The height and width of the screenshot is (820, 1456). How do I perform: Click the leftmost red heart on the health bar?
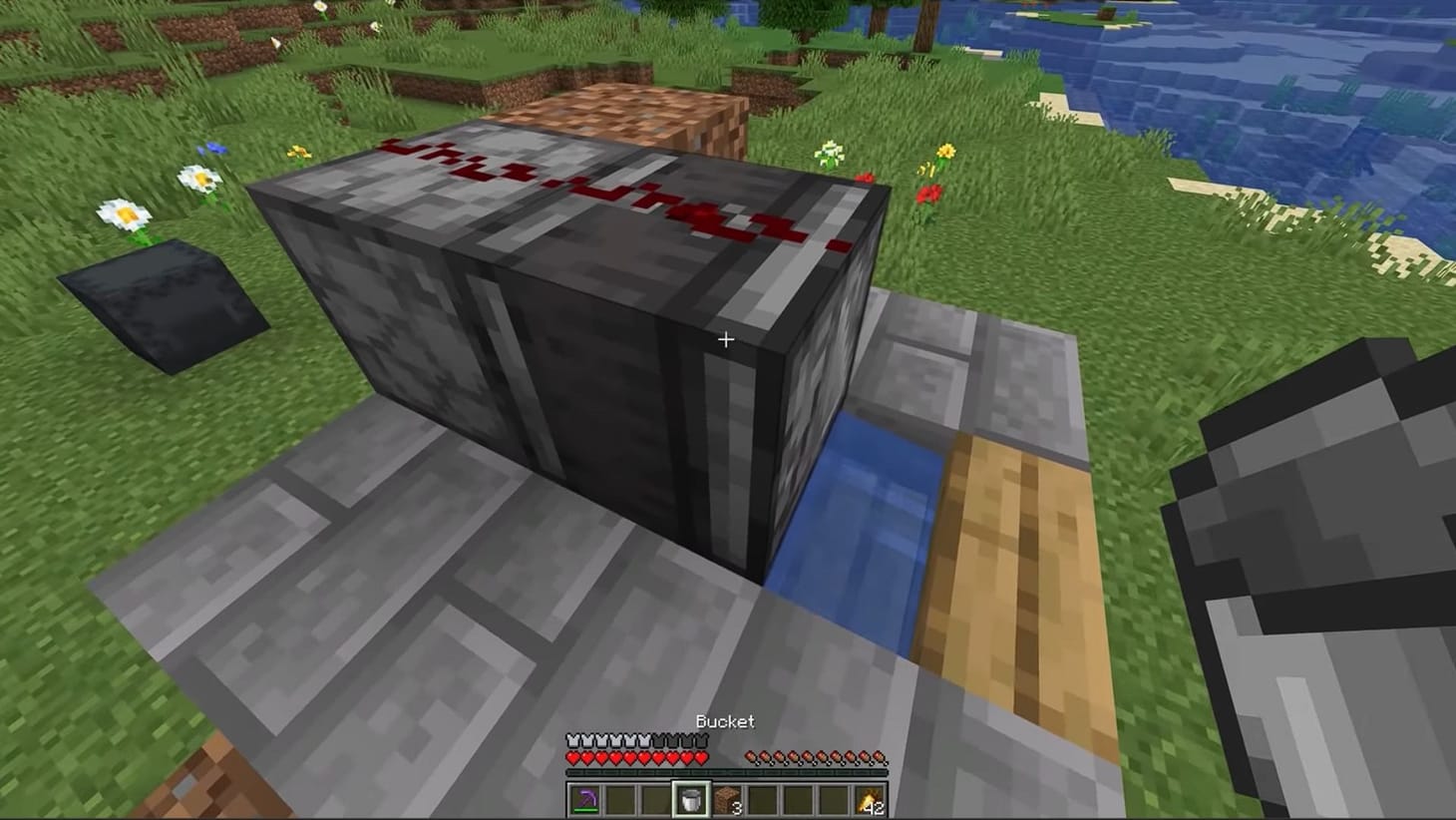coord(572,757)
